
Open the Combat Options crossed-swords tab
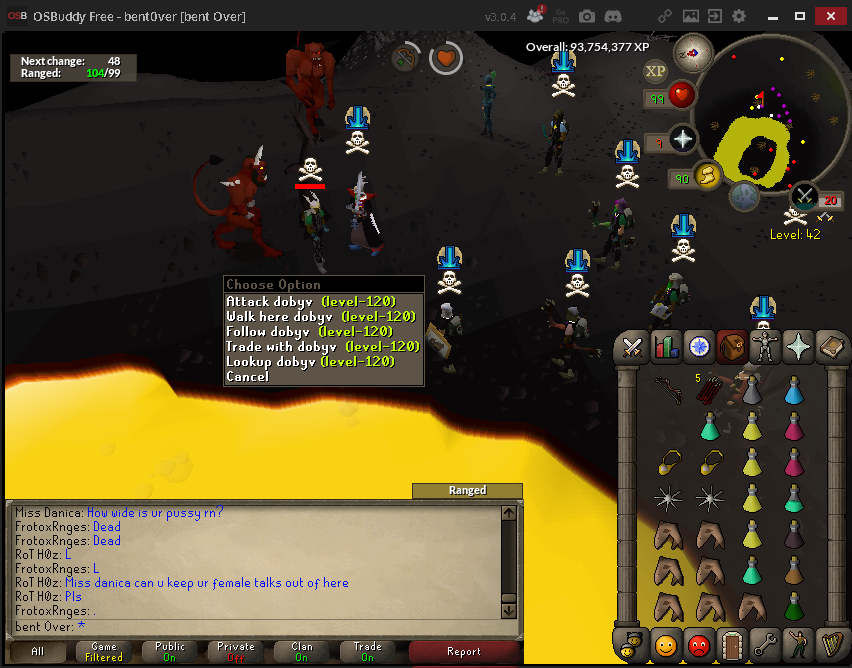point(632,347)
